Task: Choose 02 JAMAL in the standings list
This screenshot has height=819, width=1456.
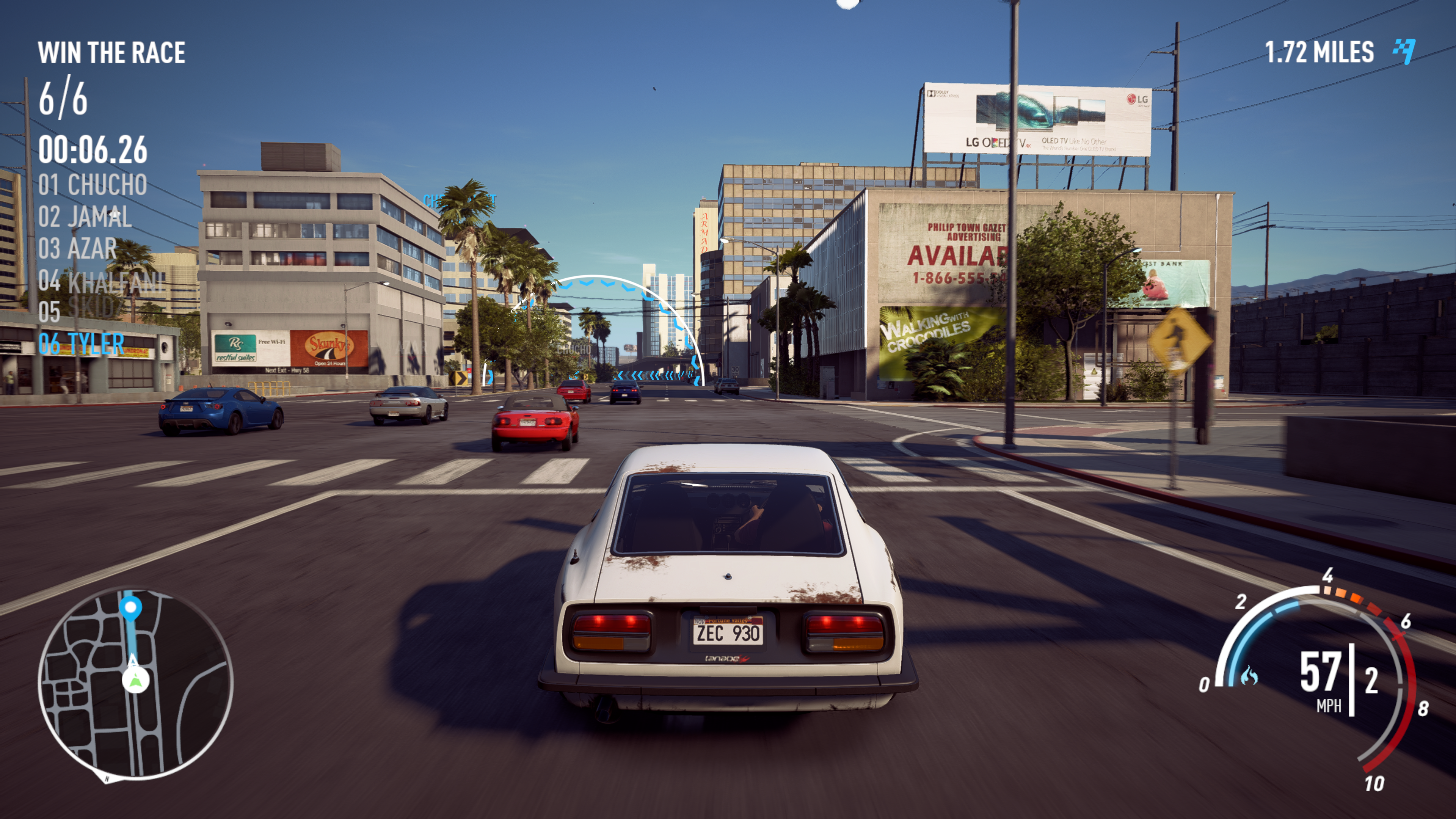Action: 85,217
